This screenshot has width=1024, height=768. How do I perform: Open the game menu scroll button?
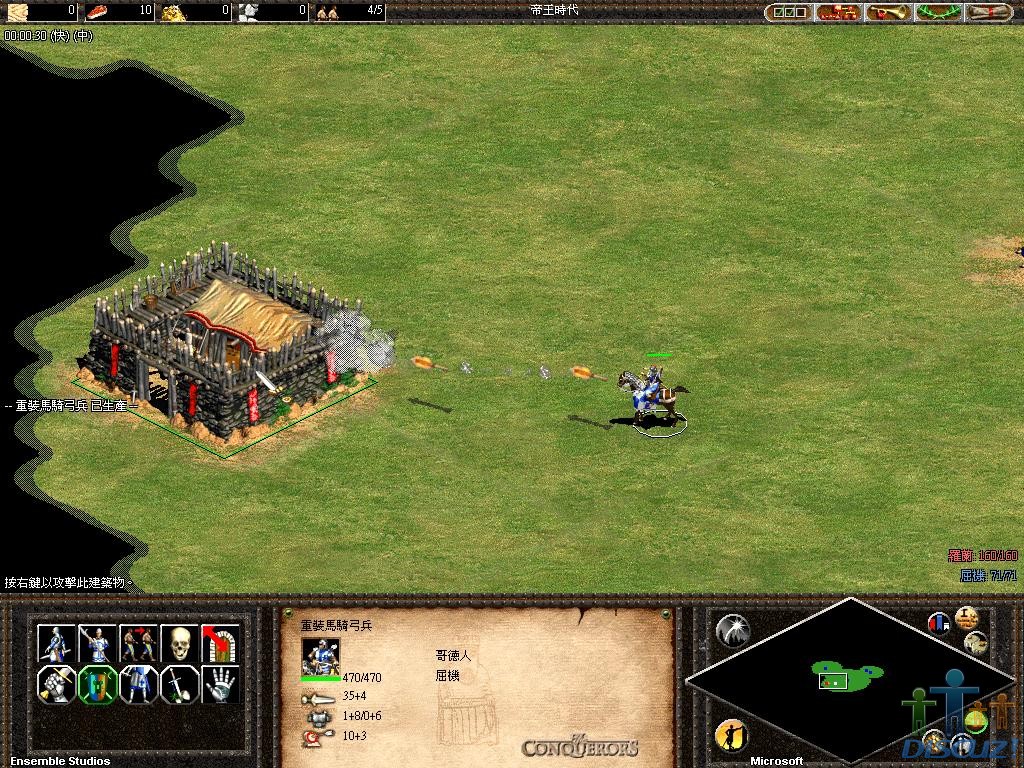988,13
